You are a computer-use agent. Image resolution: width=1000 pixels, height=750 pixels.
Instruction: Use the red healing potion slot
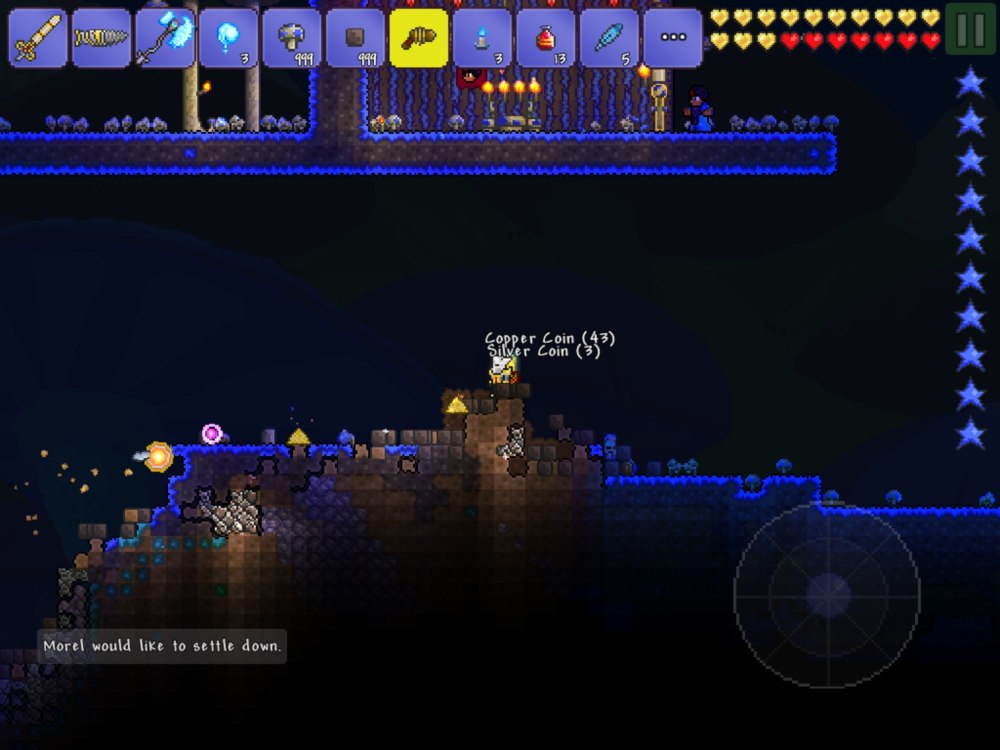tap(546, 38)
